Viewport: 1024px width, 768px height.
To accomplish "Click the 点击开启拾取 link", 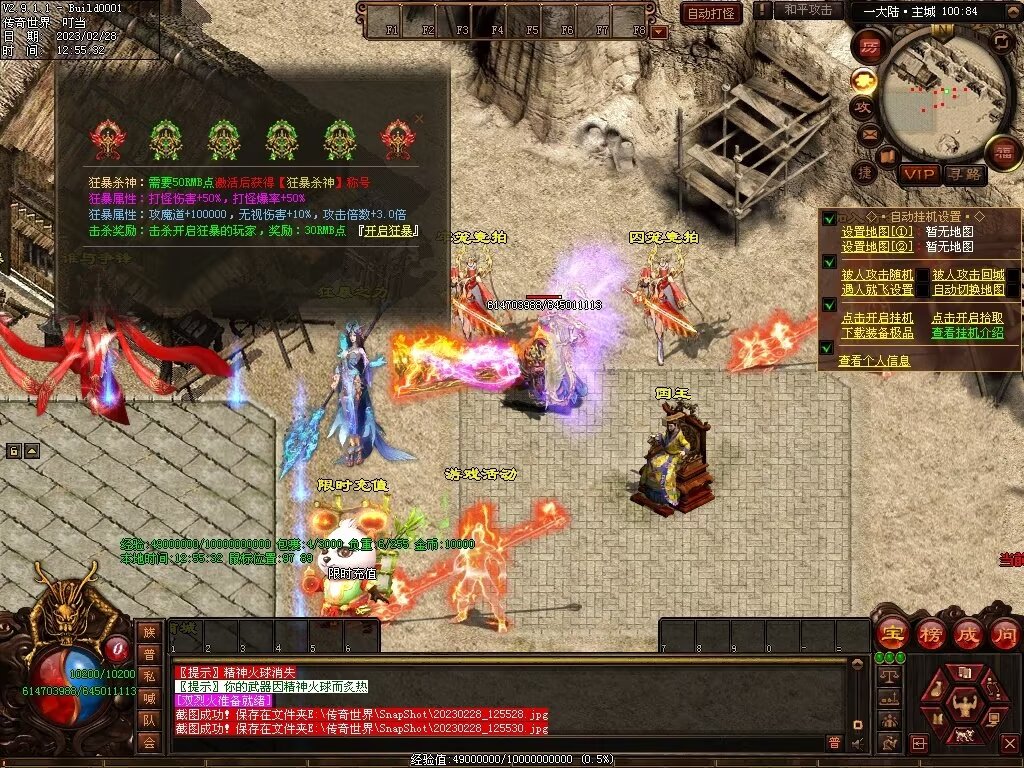I will tap(967, 318).
